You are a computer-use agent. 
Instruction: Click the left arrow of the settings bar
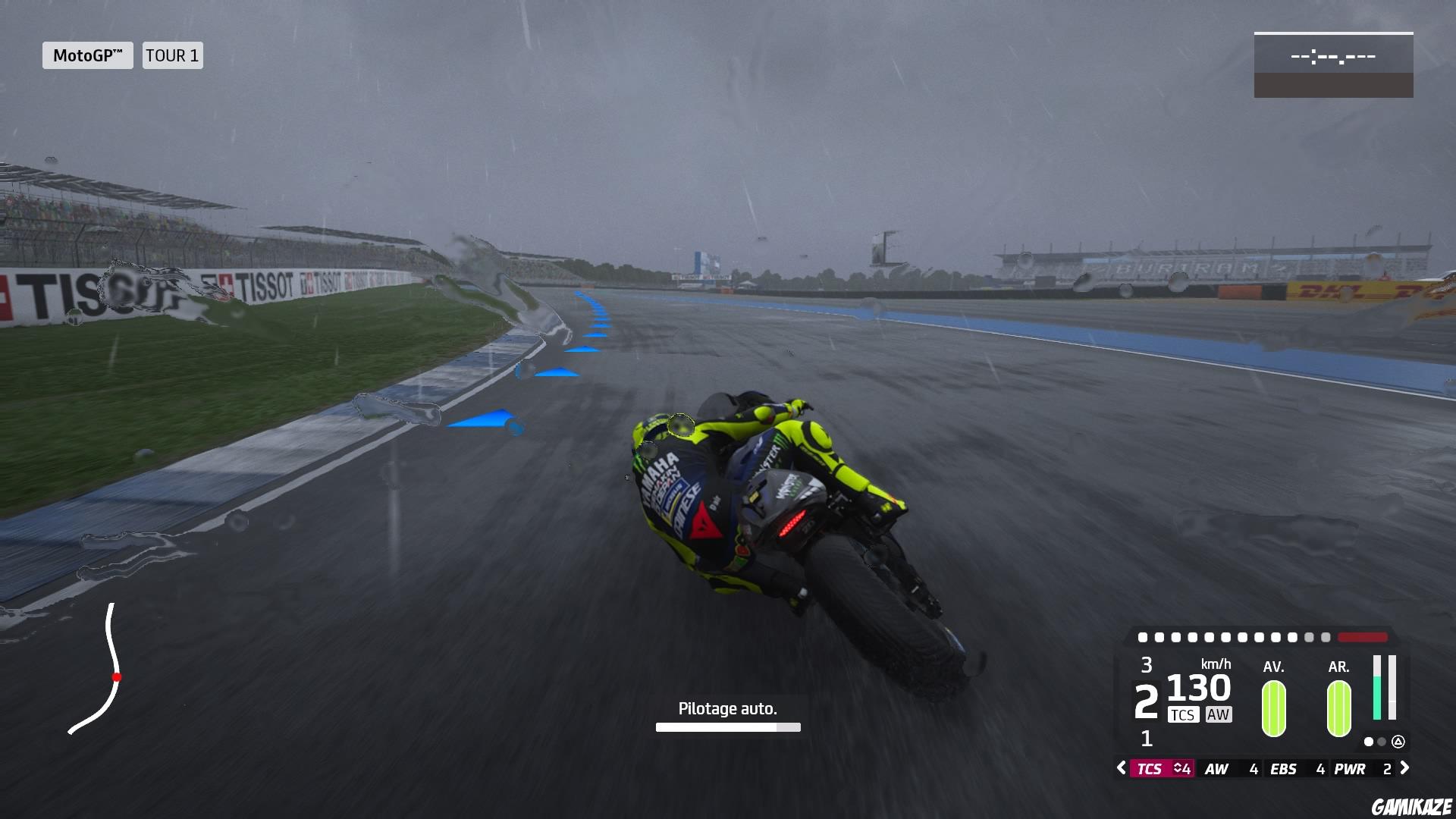pos(1122,769)
